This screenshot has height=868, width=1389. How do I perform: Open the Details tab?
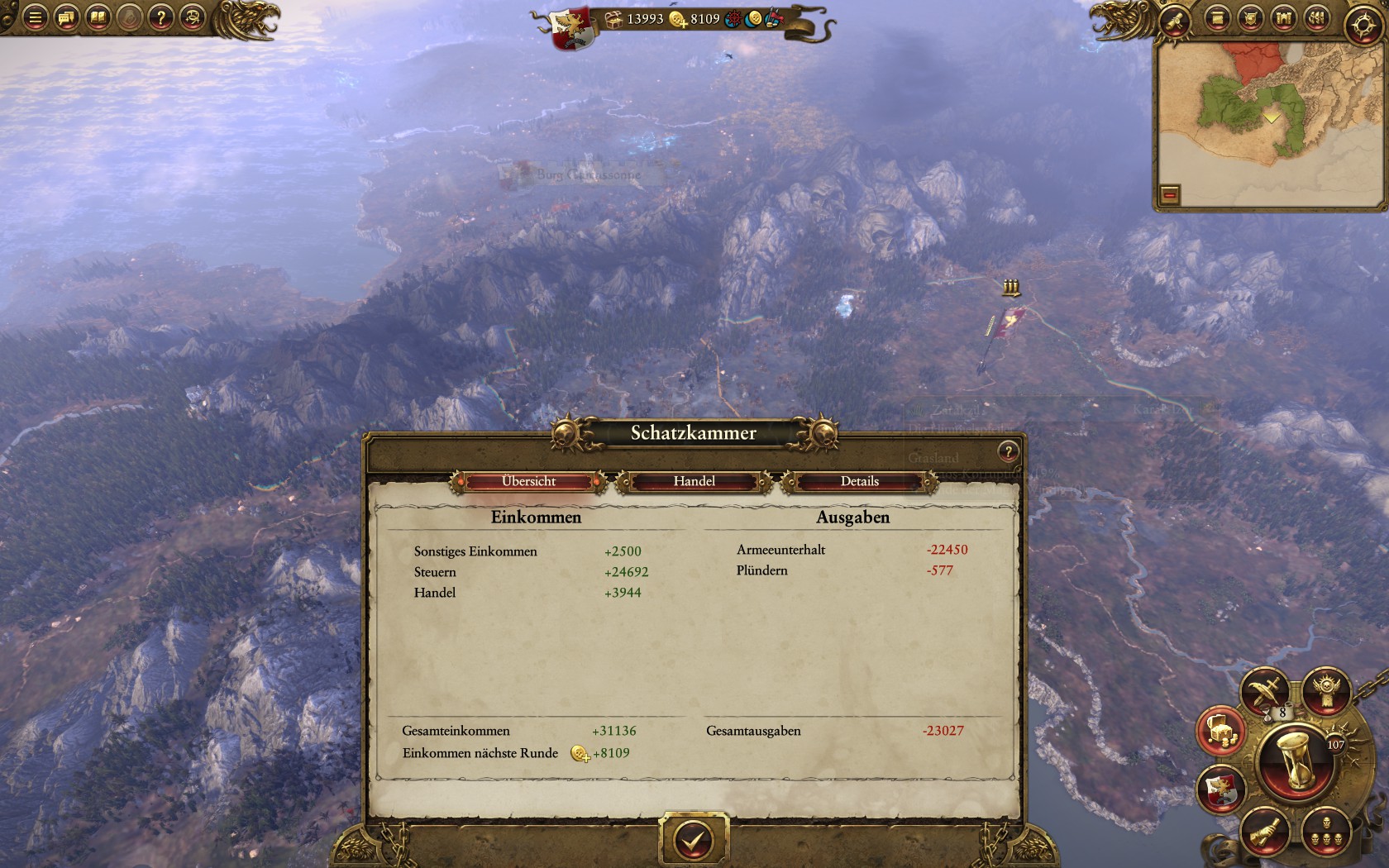(x=859, y=481)
